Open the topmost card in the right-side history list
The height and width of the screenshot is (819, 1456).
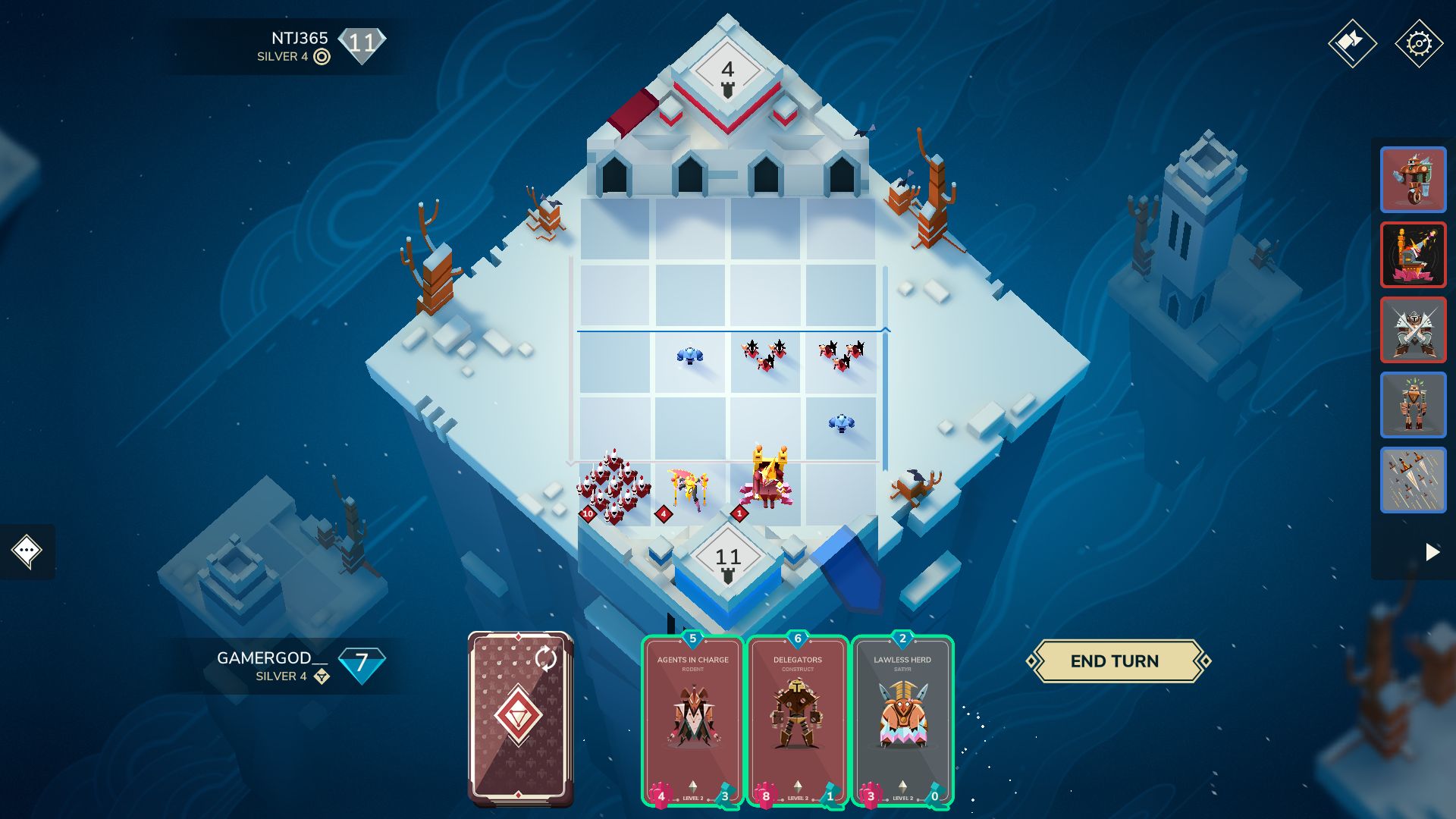point(1413,180)
